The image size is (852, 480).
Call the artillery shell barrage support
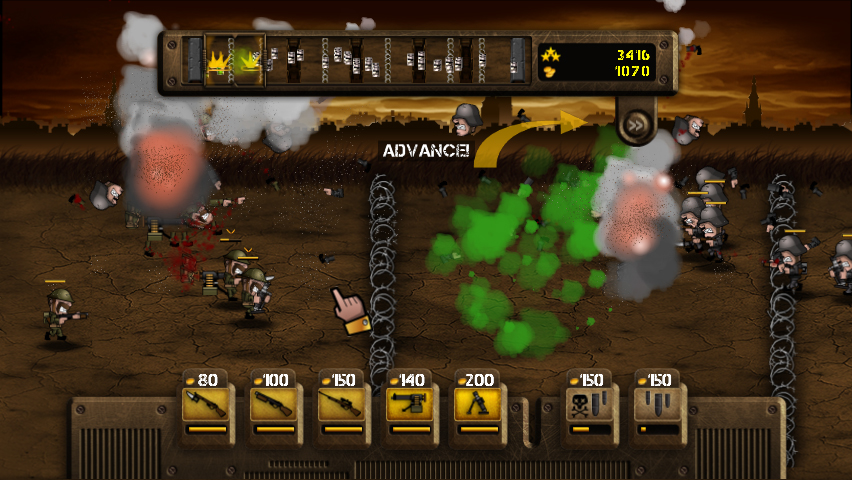point(657,405)
